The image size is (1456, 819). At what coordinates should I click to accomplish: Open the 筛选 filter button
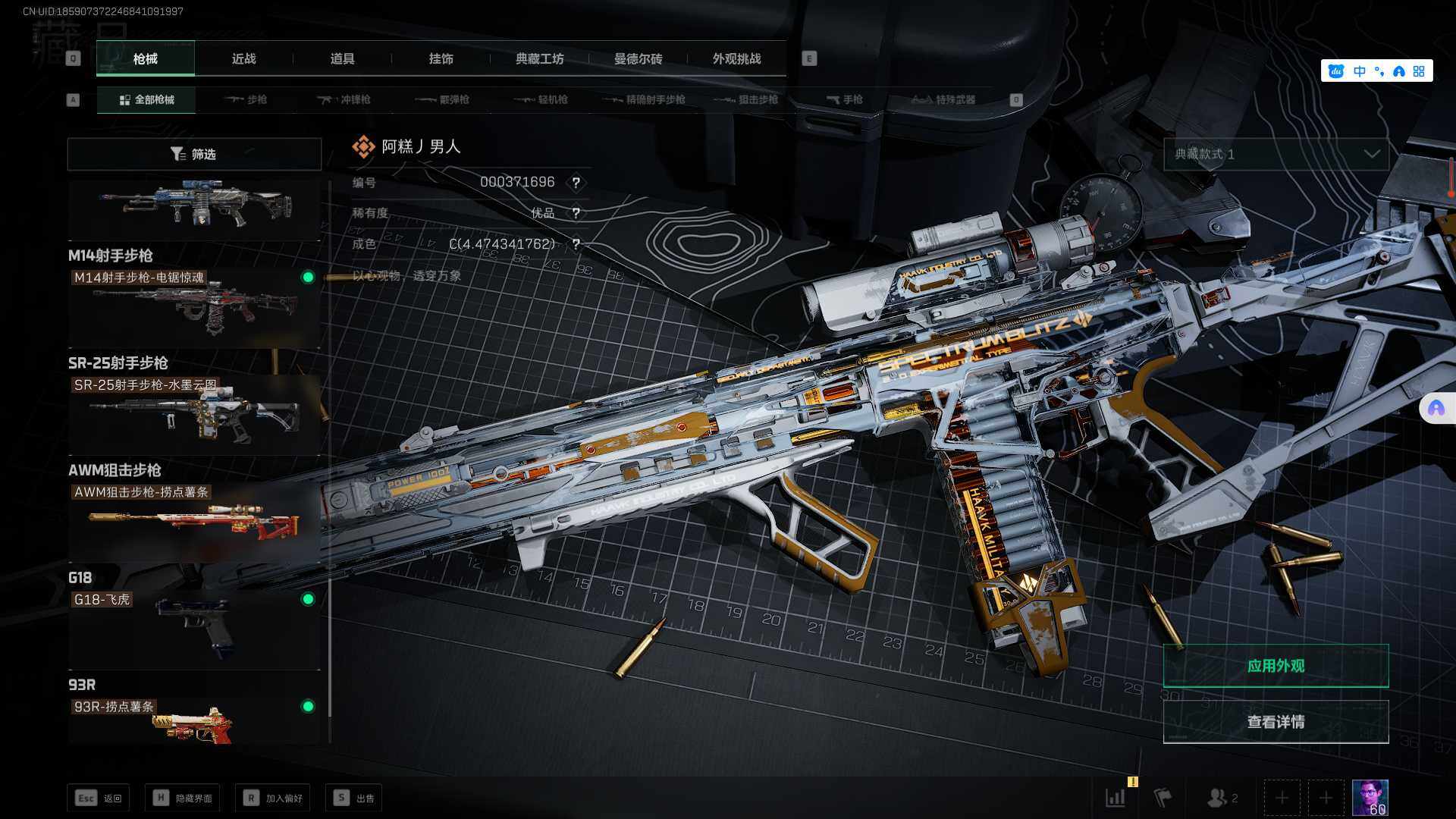(194, 154)
